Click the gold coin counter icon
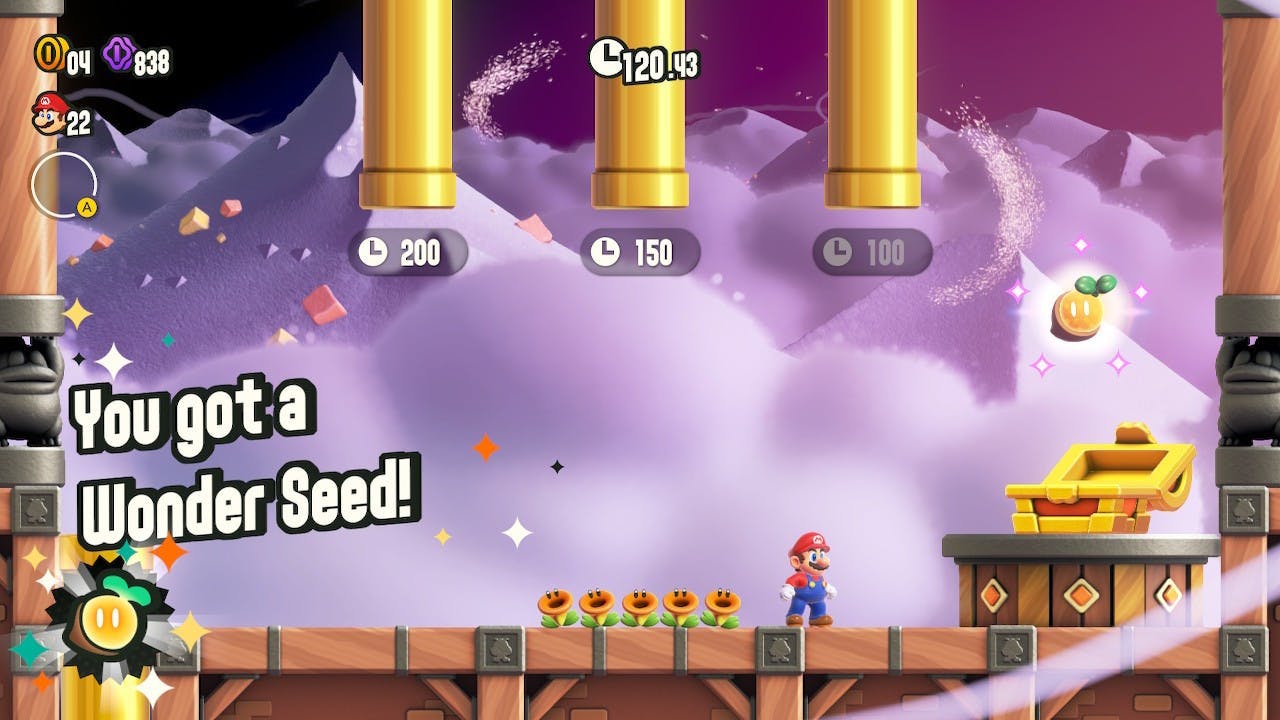The width and height of the screenshot is (1280, 720). tap(47, 54)
